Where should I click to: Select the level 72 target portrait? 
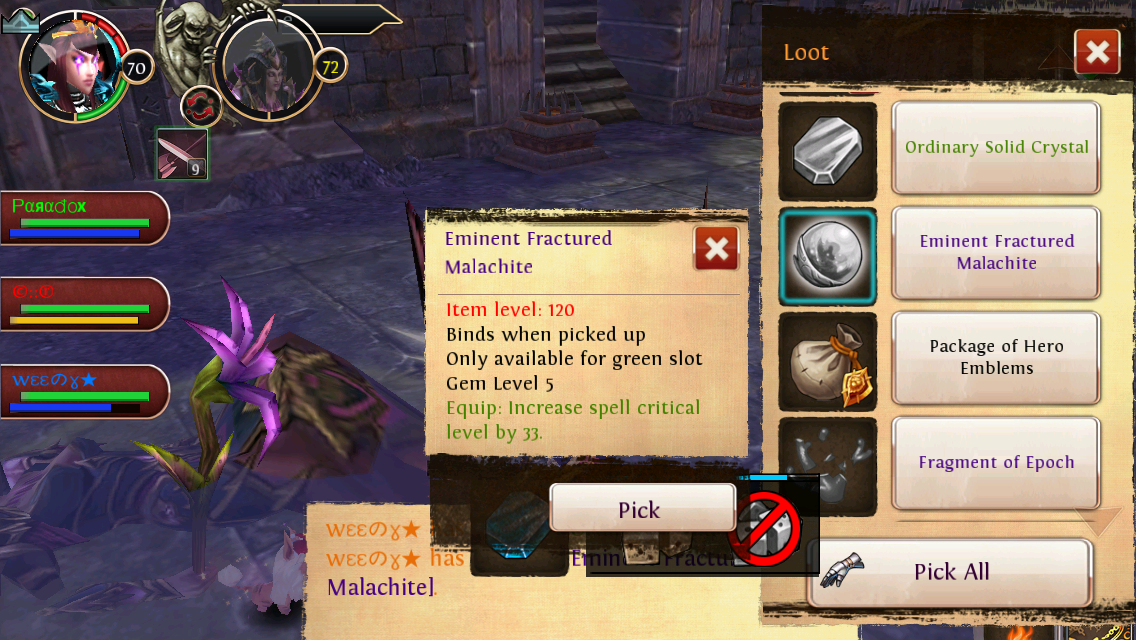pyautogui.click(x=265, y=65)
